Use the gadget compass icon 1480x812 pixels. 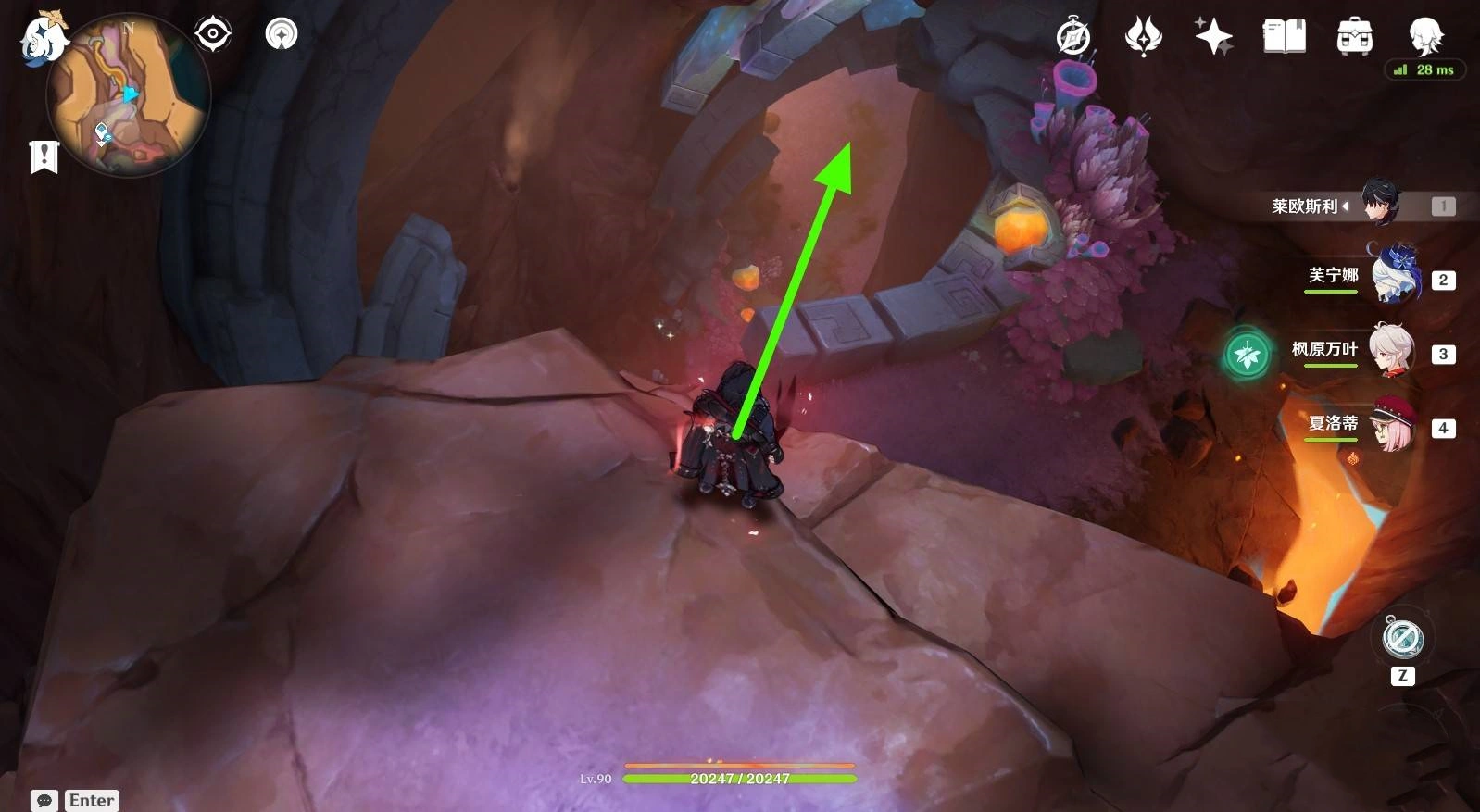[1402, 638]
